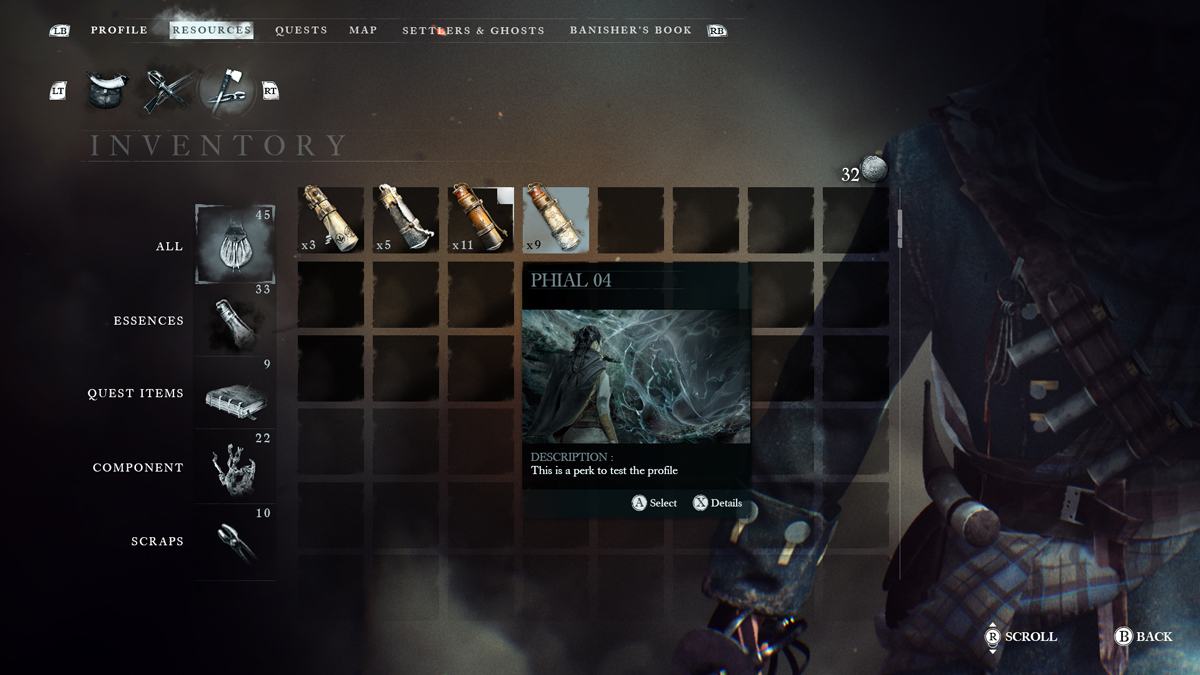This screenshot has width=1200, height=675.
Task: Pick the phial stack marked x5
Action: [406, 219]
